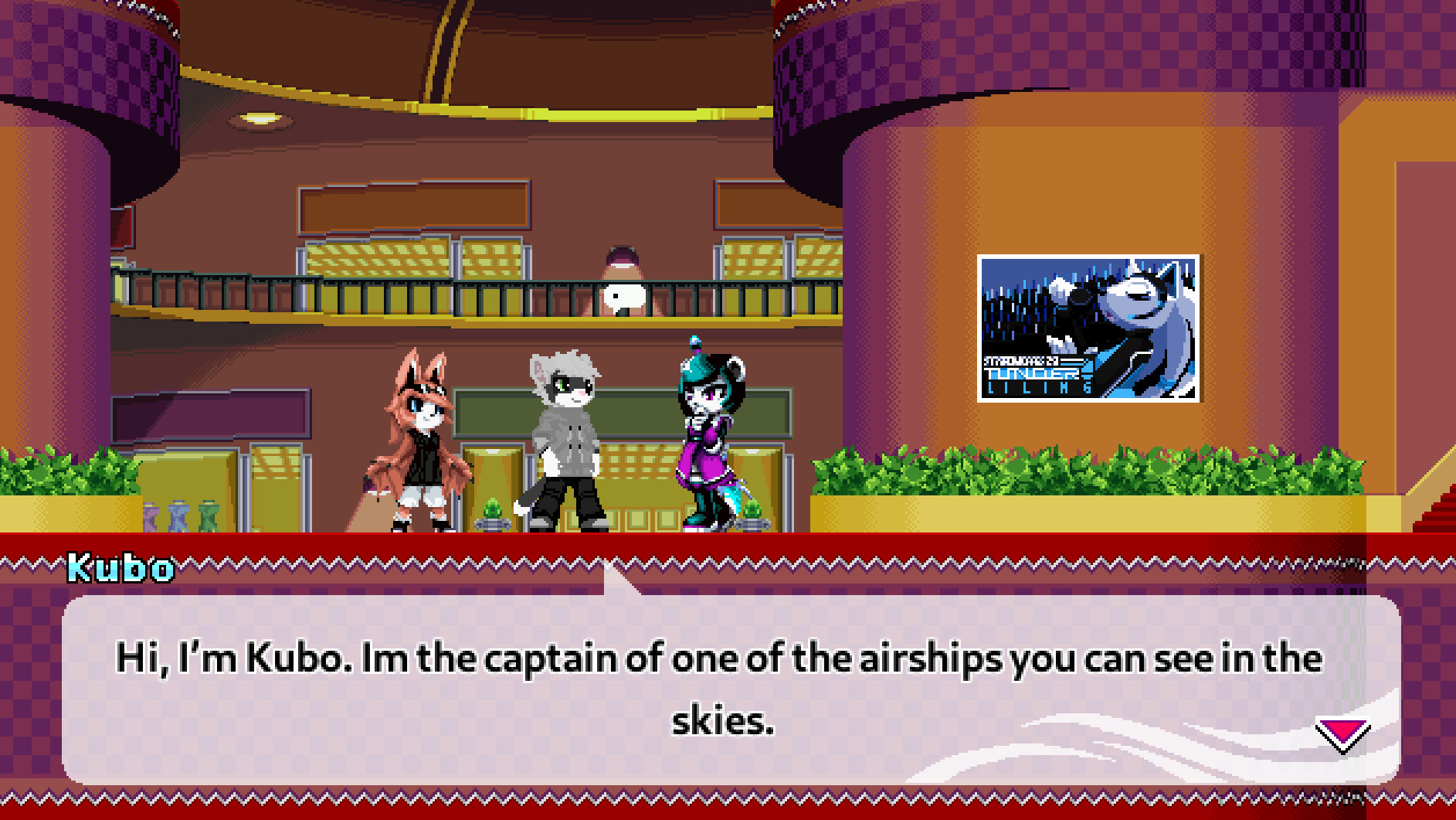This screenshot has width=1456, height=820.
Task: Click the red staircase at the far right
Action: (1438, 510)
